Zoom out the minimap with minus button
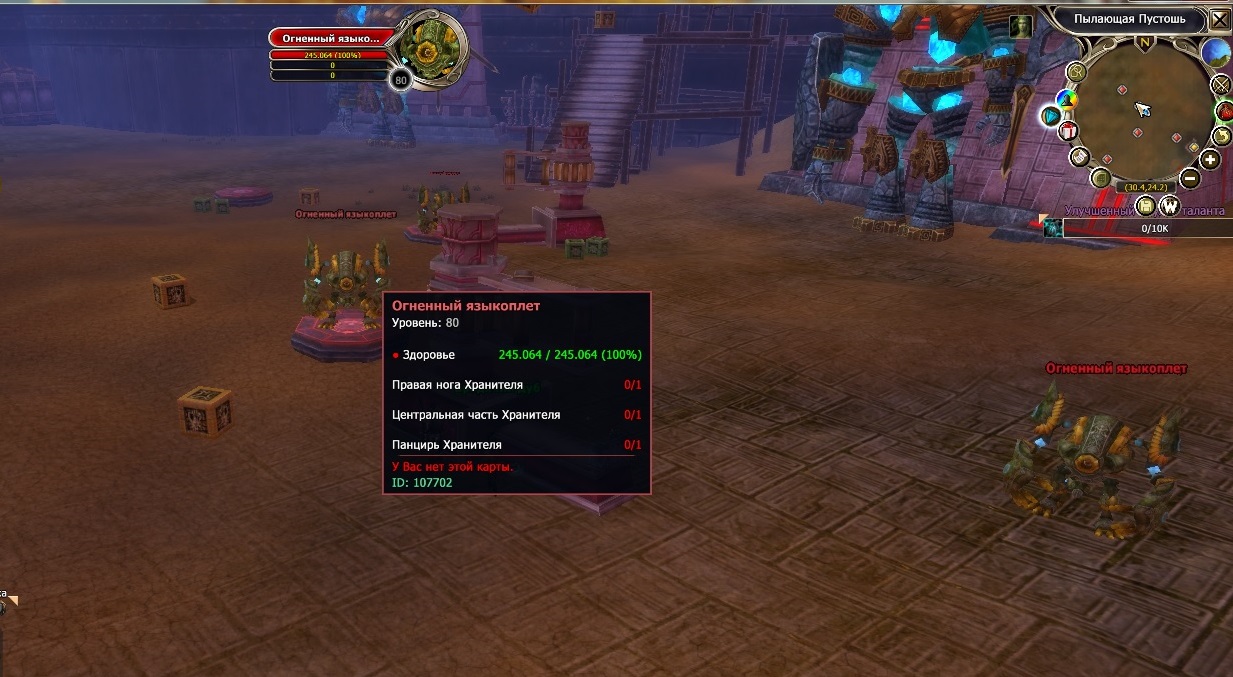1233x677 pixels. coord(1189,179)
